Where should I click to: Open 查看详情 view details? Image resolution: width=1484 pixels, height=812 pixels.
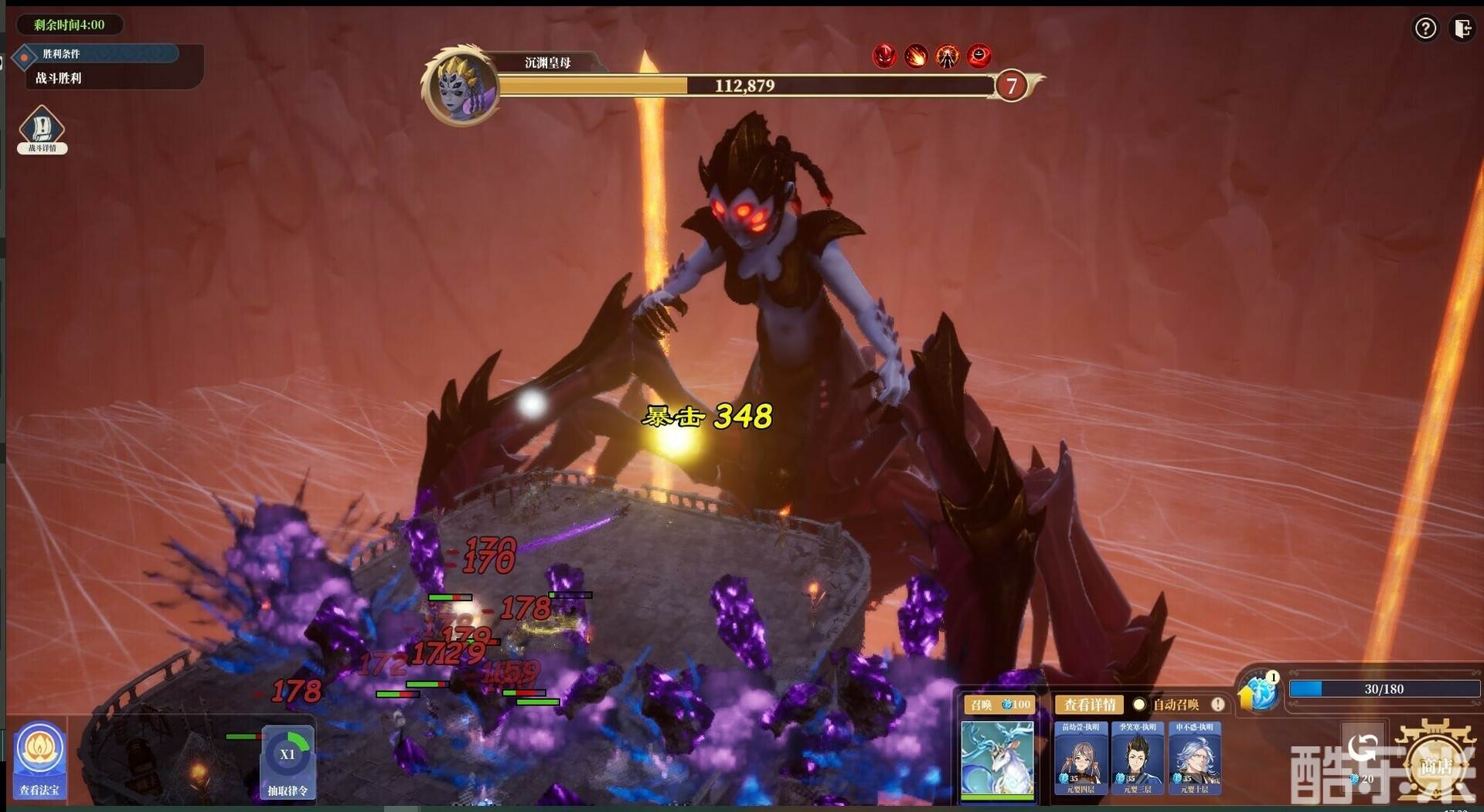(1089, 705)
